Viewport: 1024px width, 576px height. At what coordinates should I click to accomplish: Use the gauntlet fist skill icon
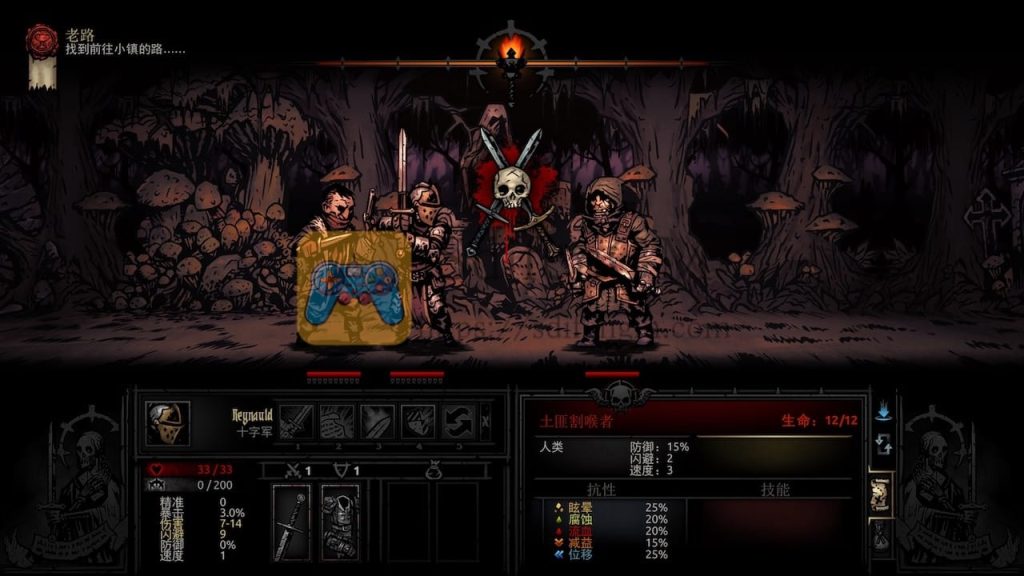337,422
